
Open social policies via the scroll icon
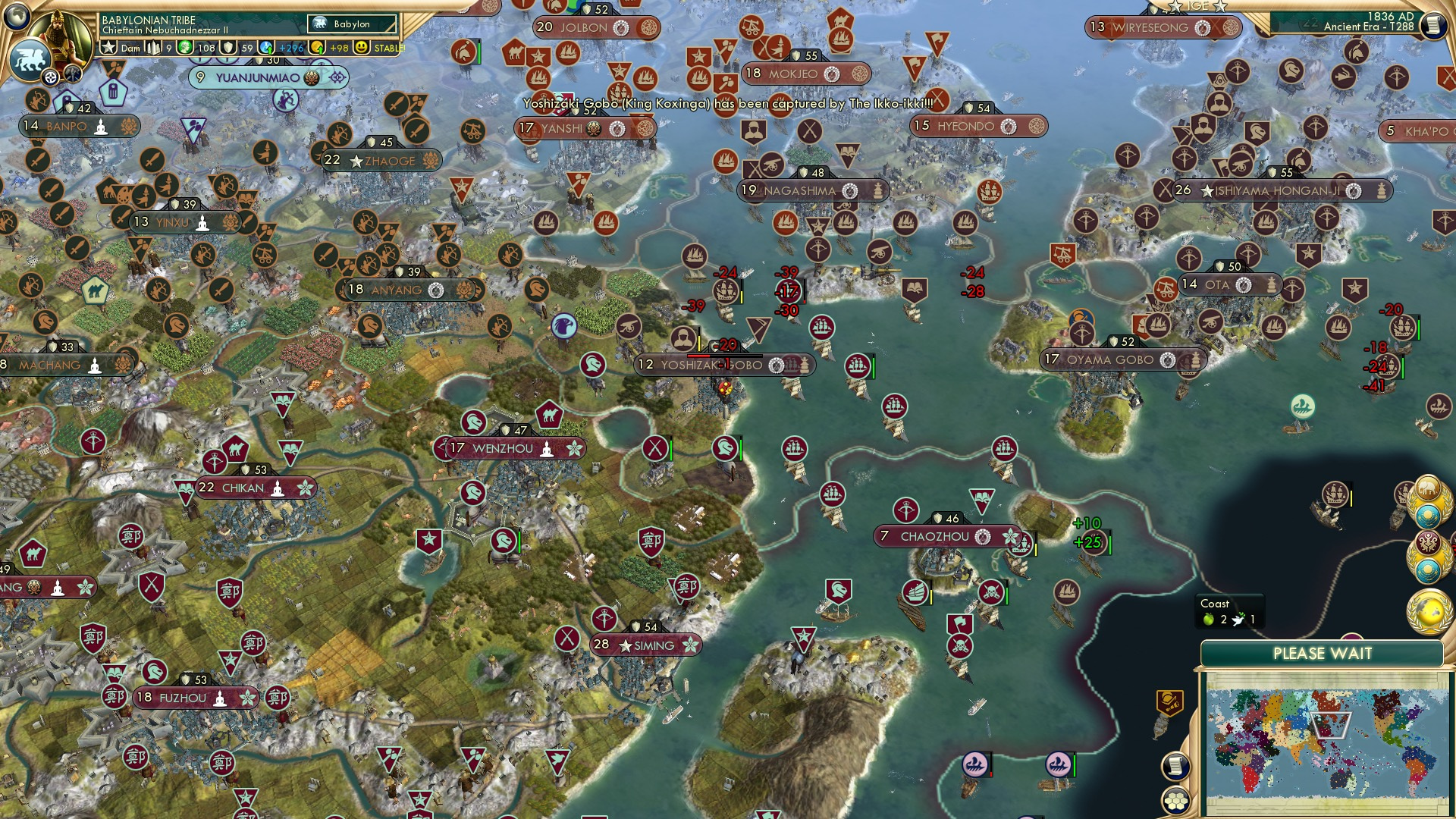1175,766
